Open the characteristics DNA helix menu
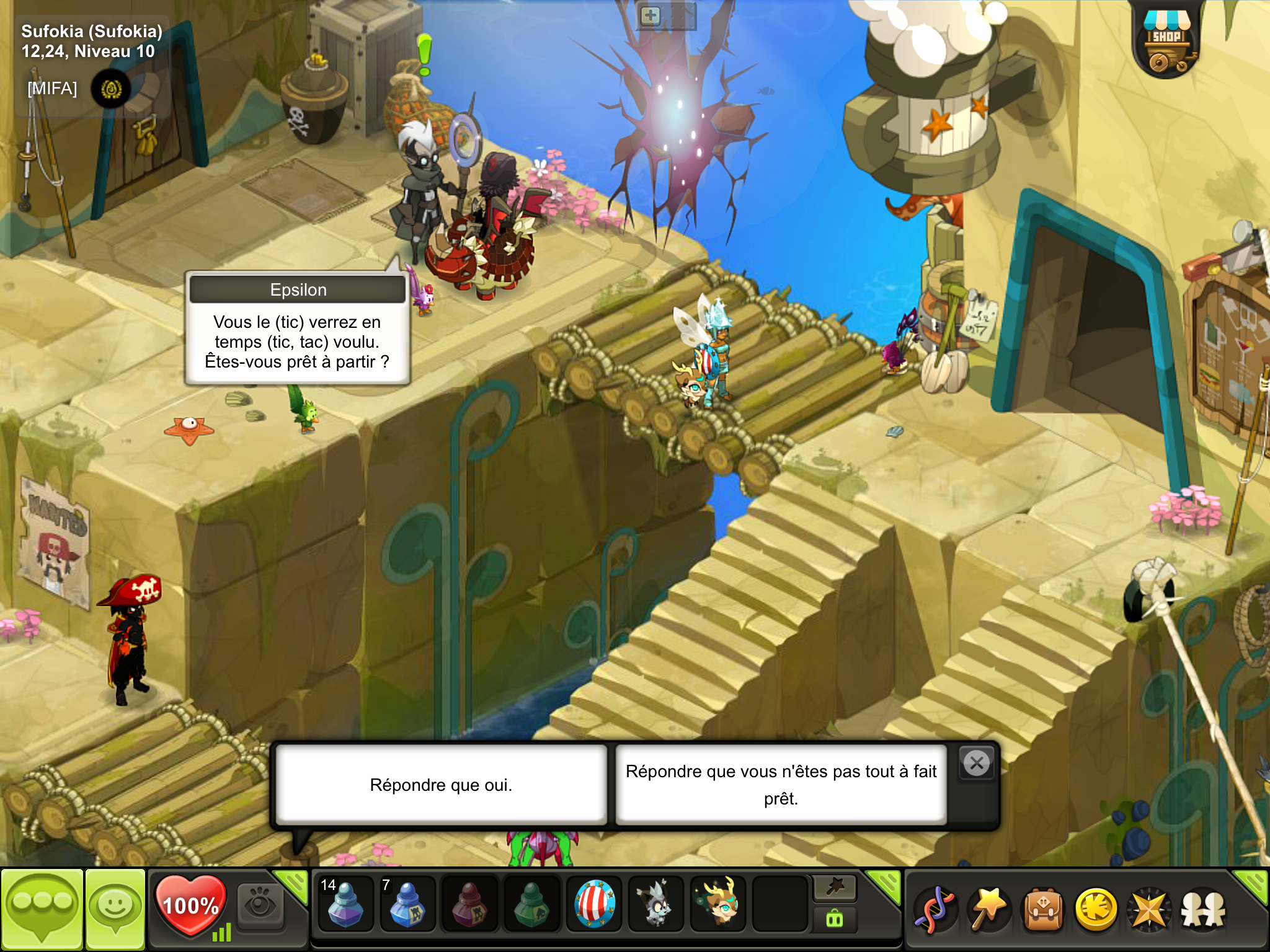Screen dimensions: 1270x952 935,909
